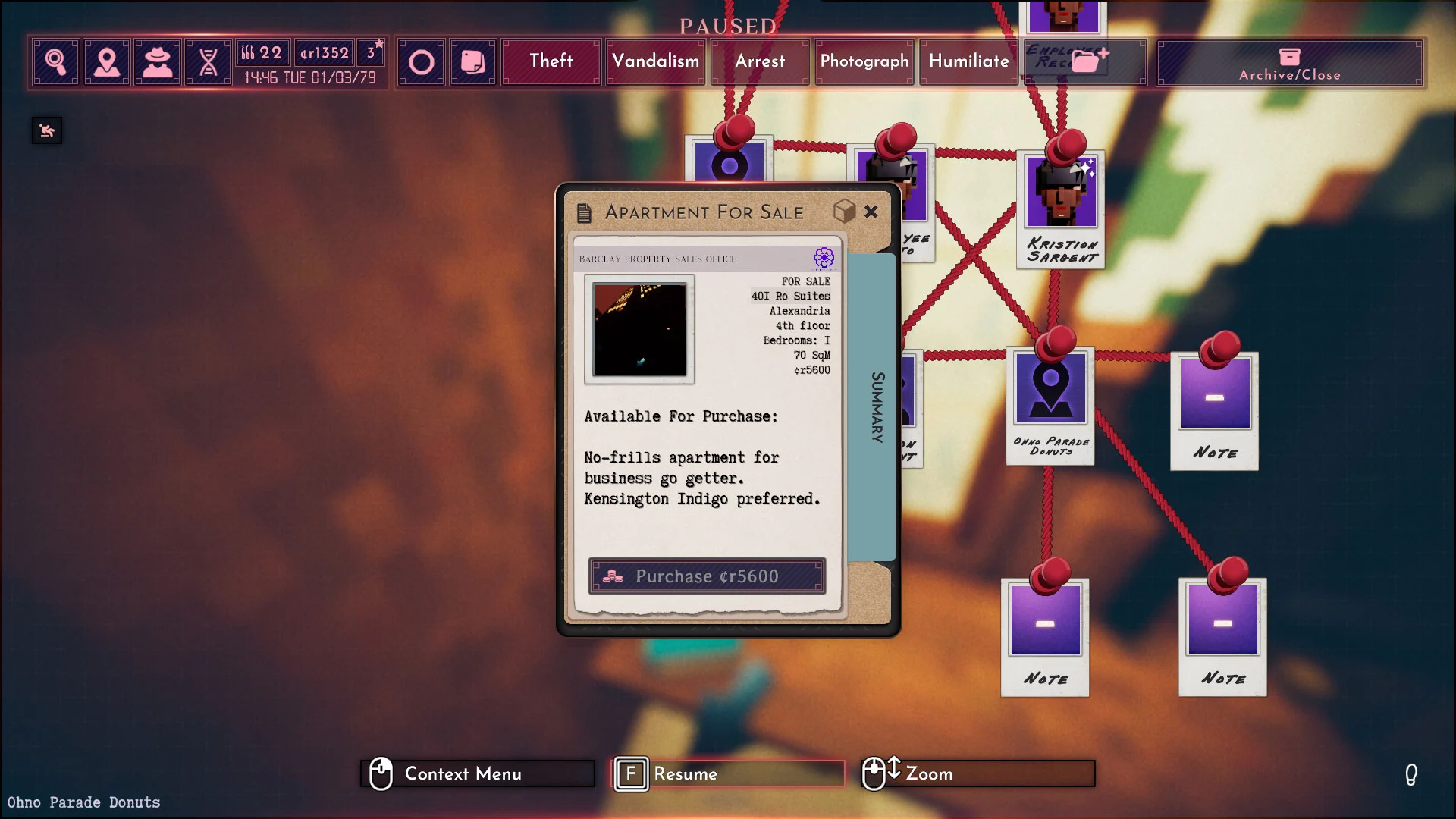Pick the Photograph option
The image size is (1456, 819).
(864, 61)
